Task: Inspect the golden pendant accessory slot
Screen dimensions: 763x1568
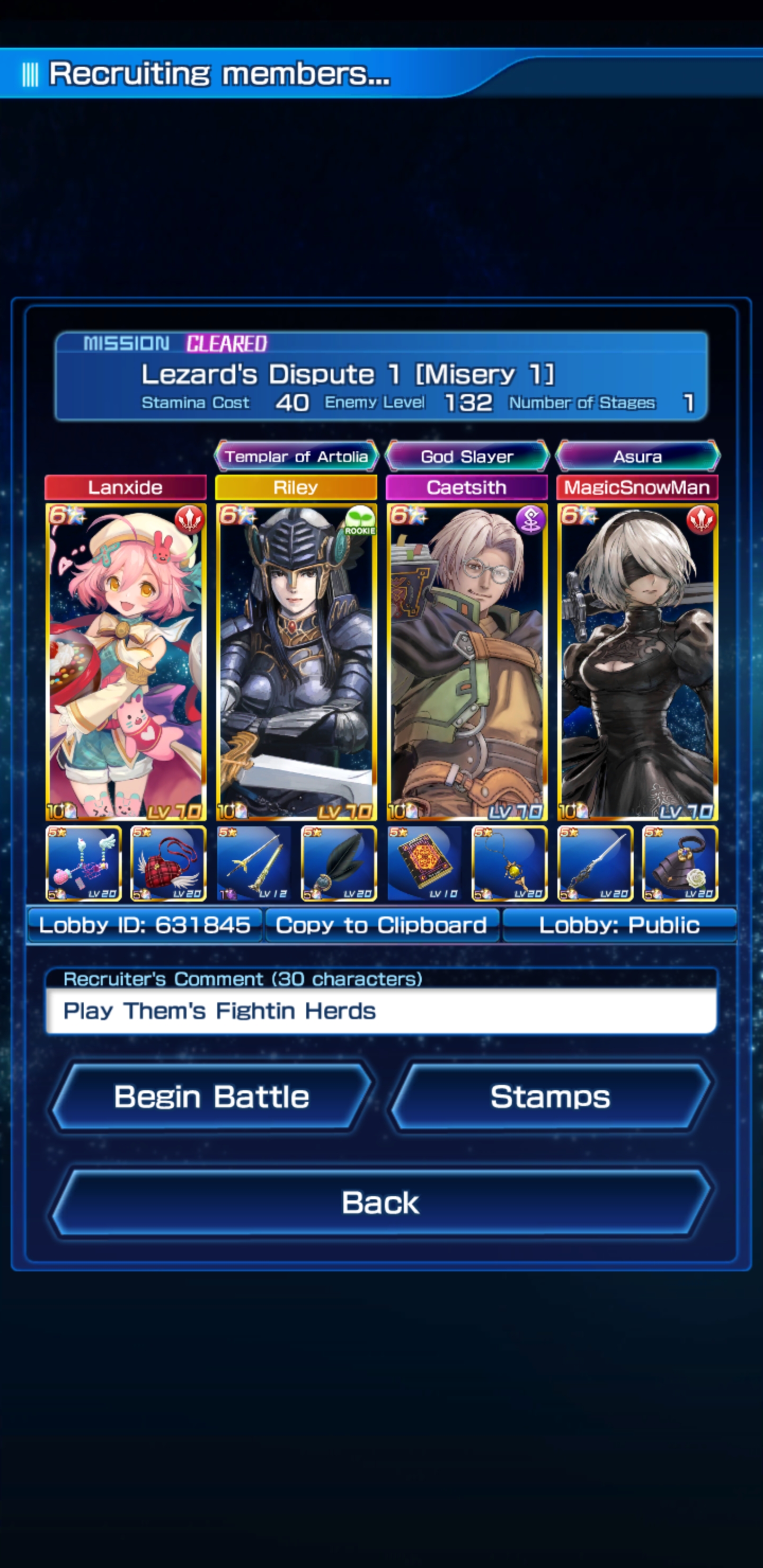Action: [x=510, y=864]
